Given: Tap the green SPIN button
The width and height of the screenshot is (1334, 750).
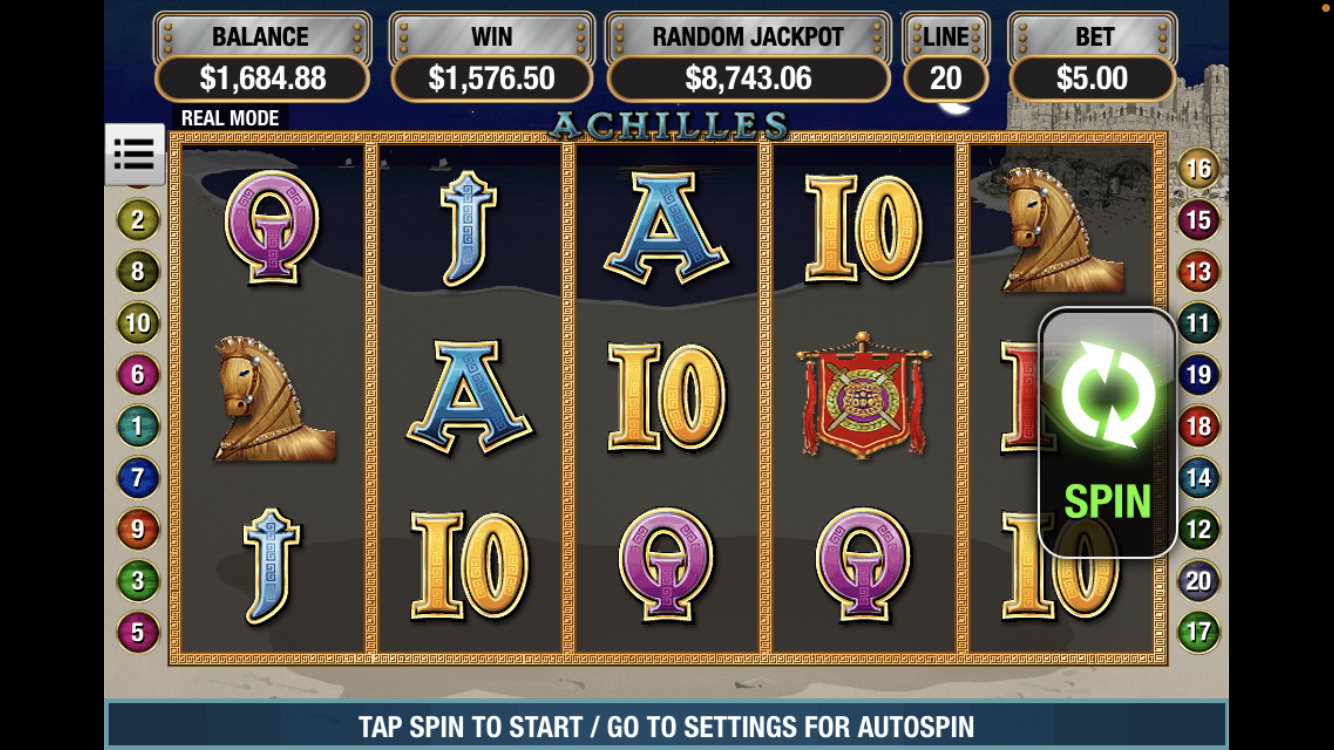Looking at the screenshot, I should pyautogui.click(x=1107, y=432).
